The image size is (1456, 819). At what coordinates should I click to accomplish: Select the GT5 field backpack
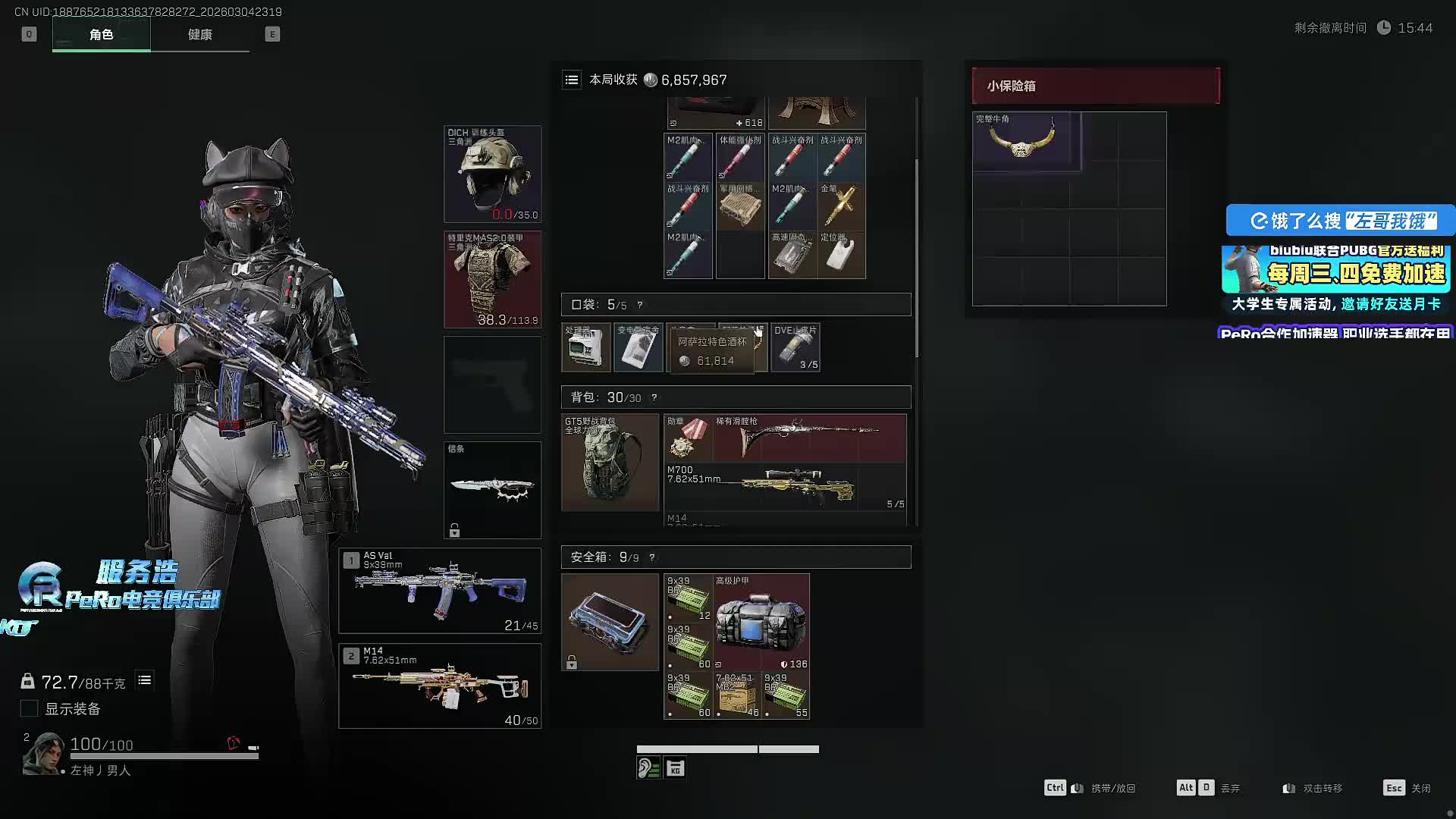610,462
